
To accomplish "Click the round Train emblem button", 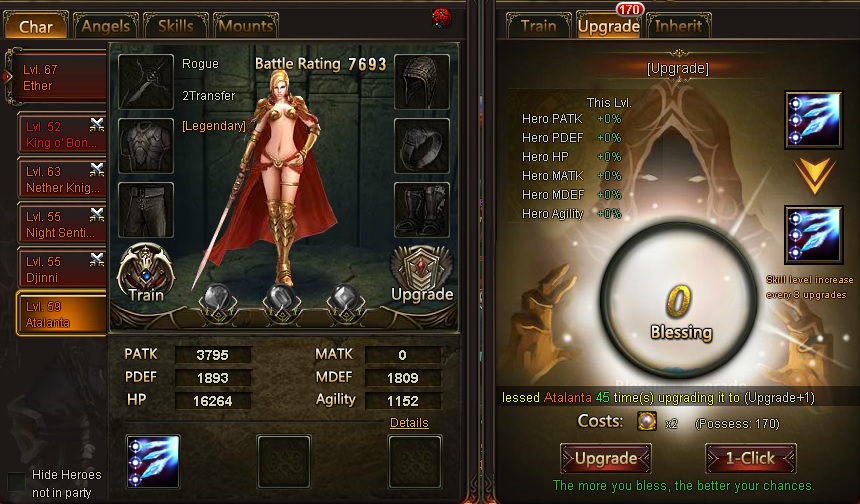I will click(146, 274).
